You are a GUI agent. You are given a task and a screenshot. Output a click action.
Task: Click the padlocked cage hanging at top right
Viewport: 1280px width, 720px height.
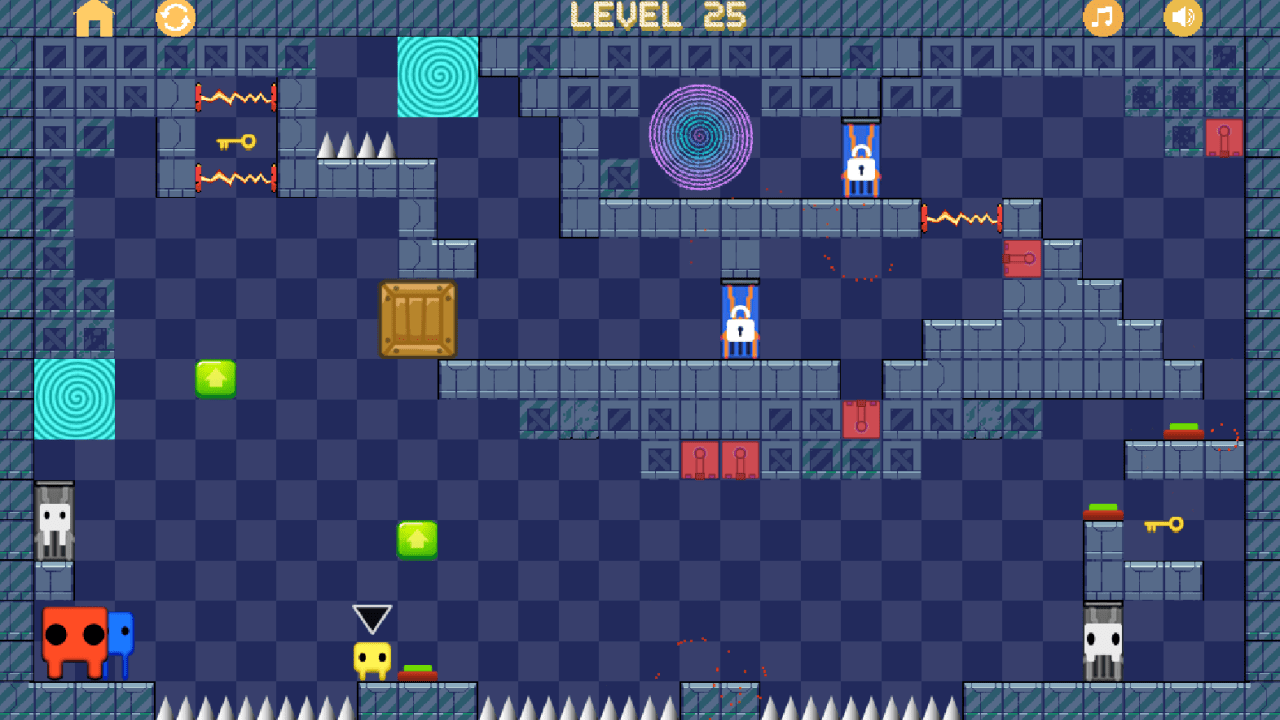[861, 158]
